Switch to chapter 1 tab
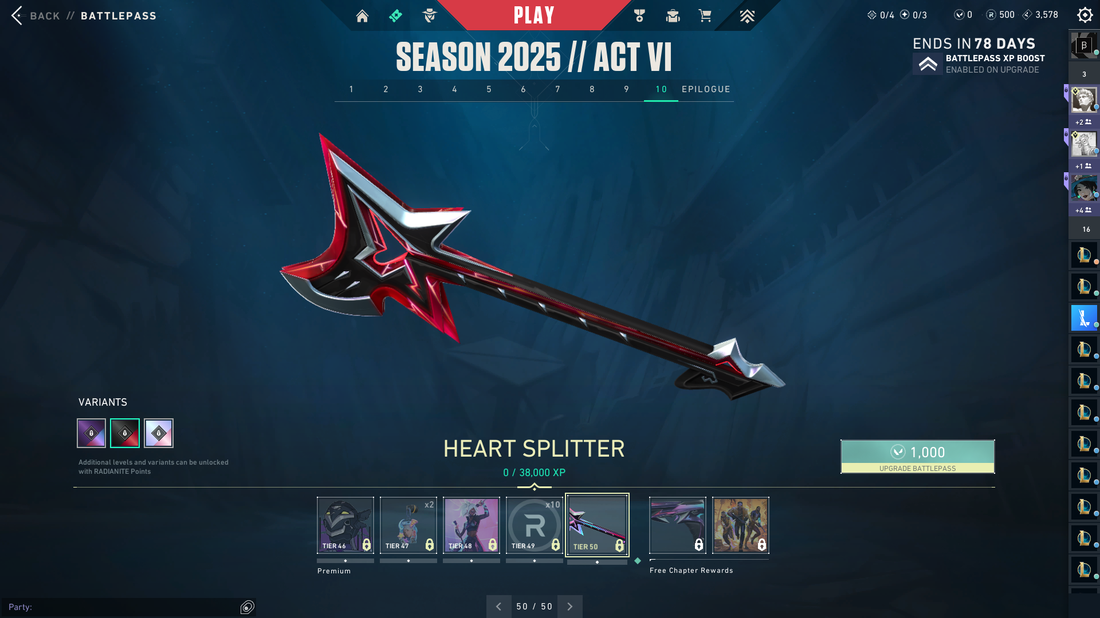The image size is (1100, 618). click(x=351, y=90)
